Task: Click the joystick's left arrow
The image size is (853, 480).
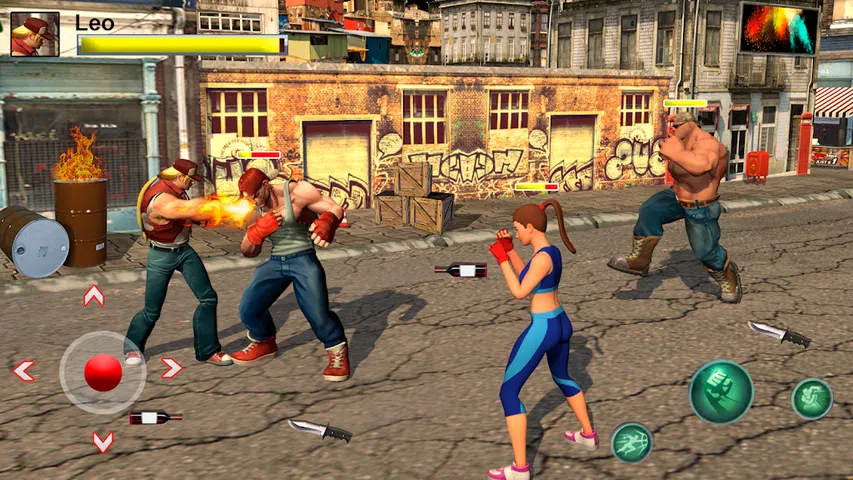Action: point(24,371)
